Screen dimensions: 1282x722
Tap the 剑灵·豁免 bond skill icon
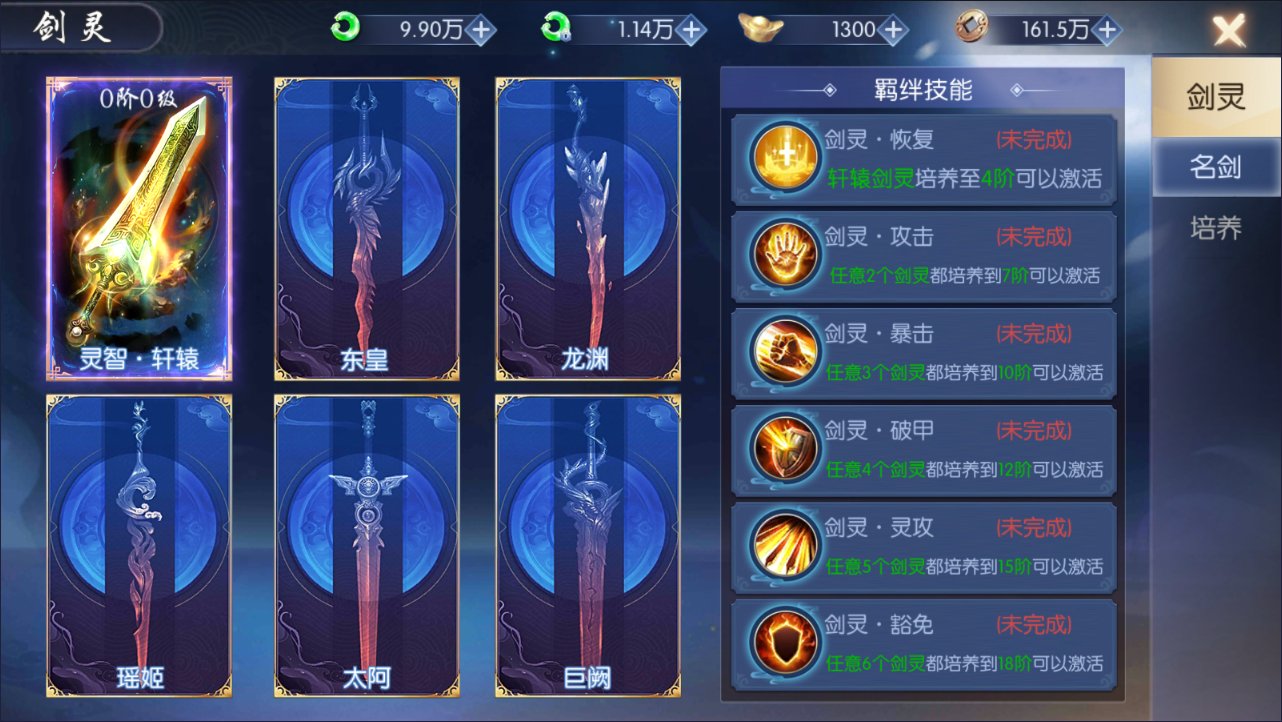pos(784,645)
